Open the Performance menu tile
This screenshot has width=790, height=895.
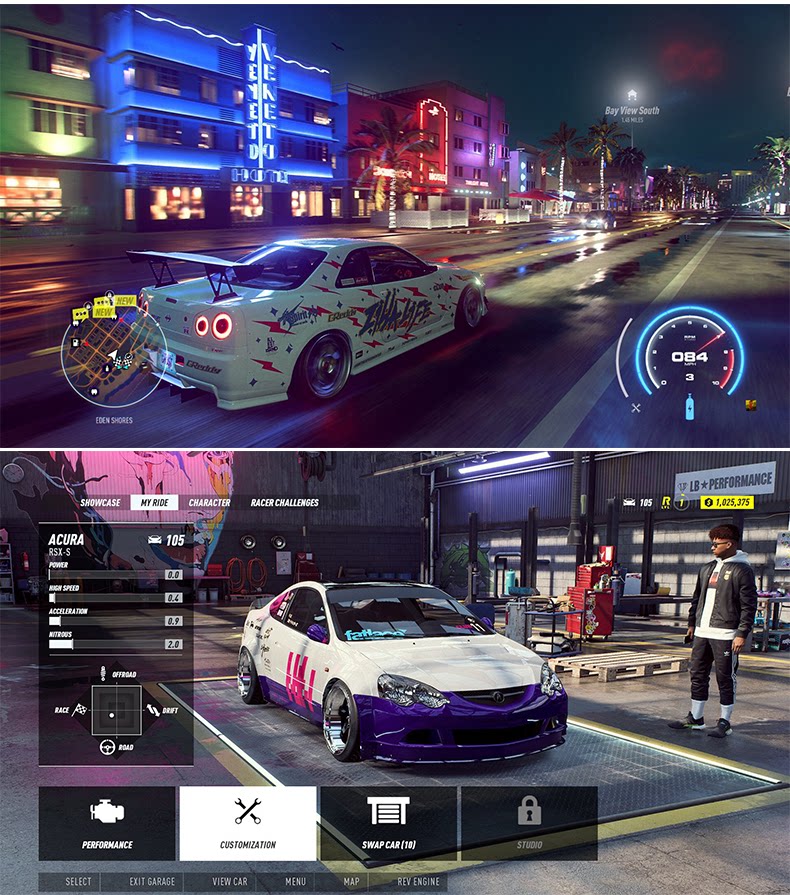[x=107, y=823]
